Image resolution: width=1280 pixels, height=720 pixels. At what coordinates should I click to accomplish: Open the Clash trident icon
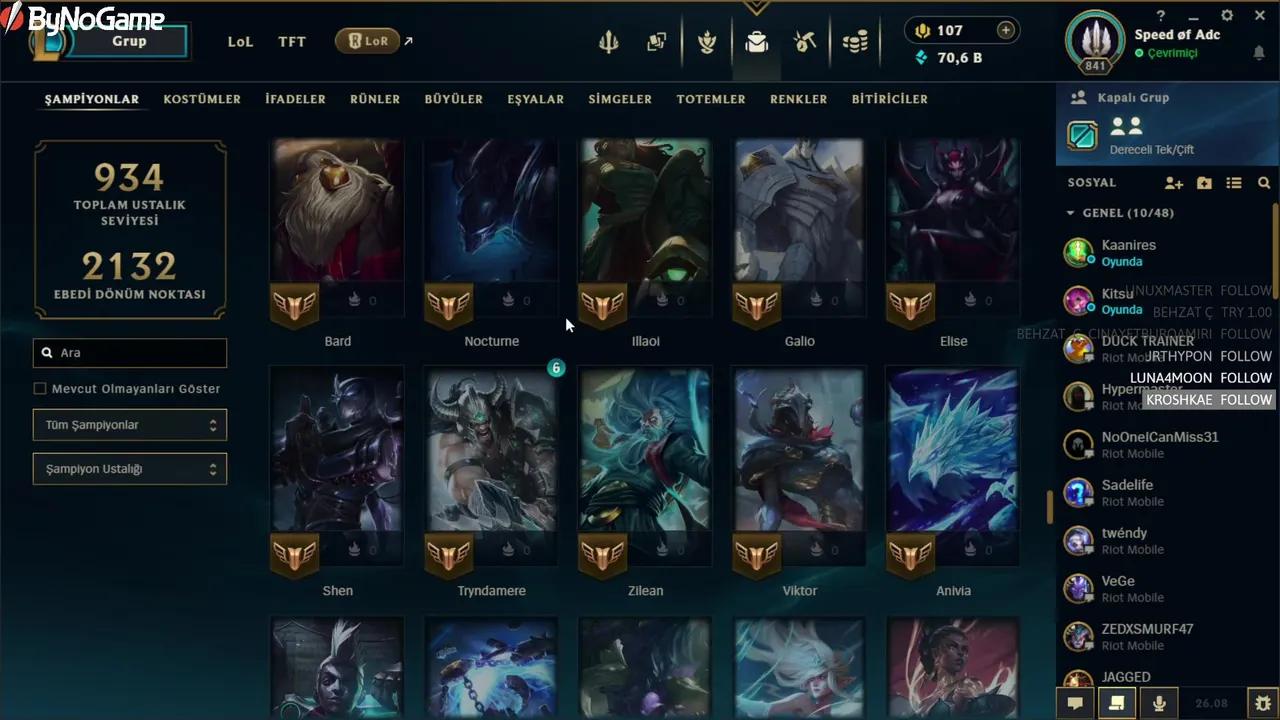click(610, 42)
